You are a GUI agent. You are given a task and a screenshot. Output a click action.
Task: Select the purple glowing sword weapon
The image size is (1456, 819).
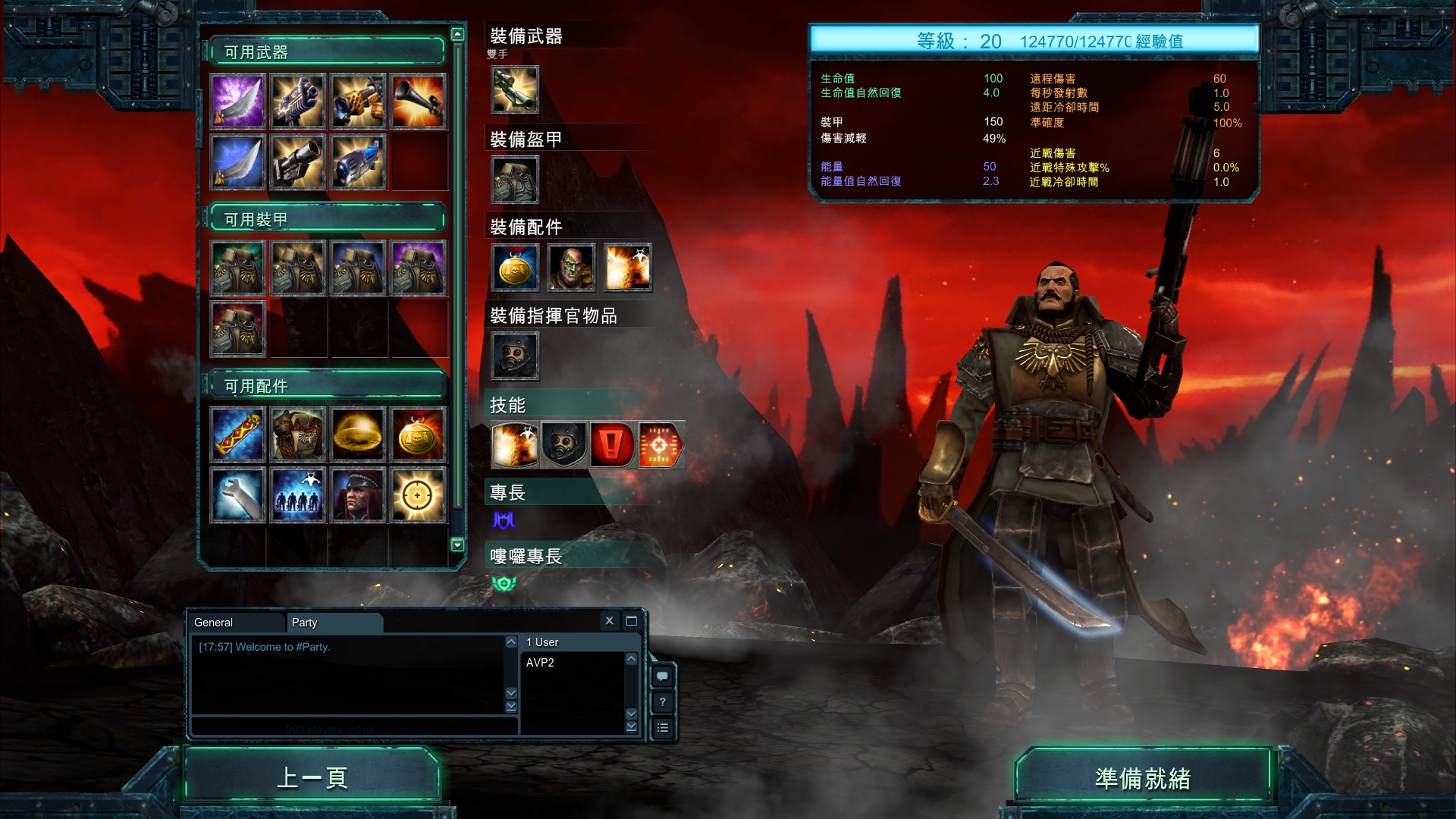[x=238, y=101]
